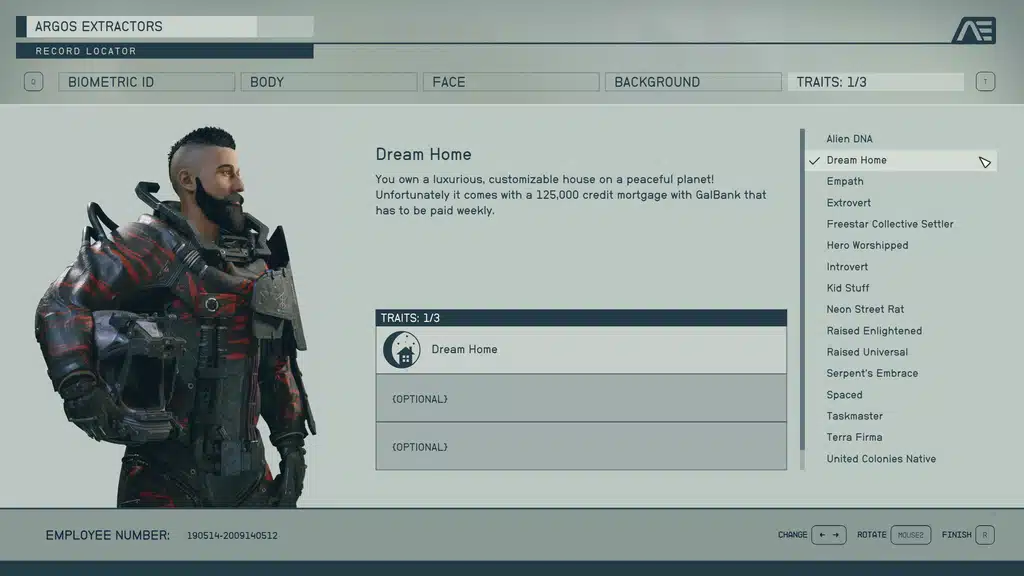Pick the Empath trait
The width and height of the screenshot is (1024, 576).
coord(845,181)
